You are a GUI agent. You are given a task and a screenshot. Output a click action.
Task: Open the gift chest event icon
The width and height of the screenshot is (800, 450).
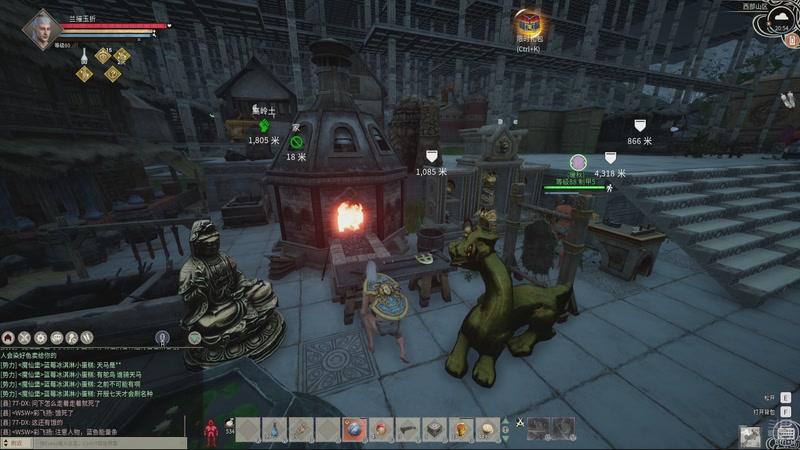coord(528,25)
